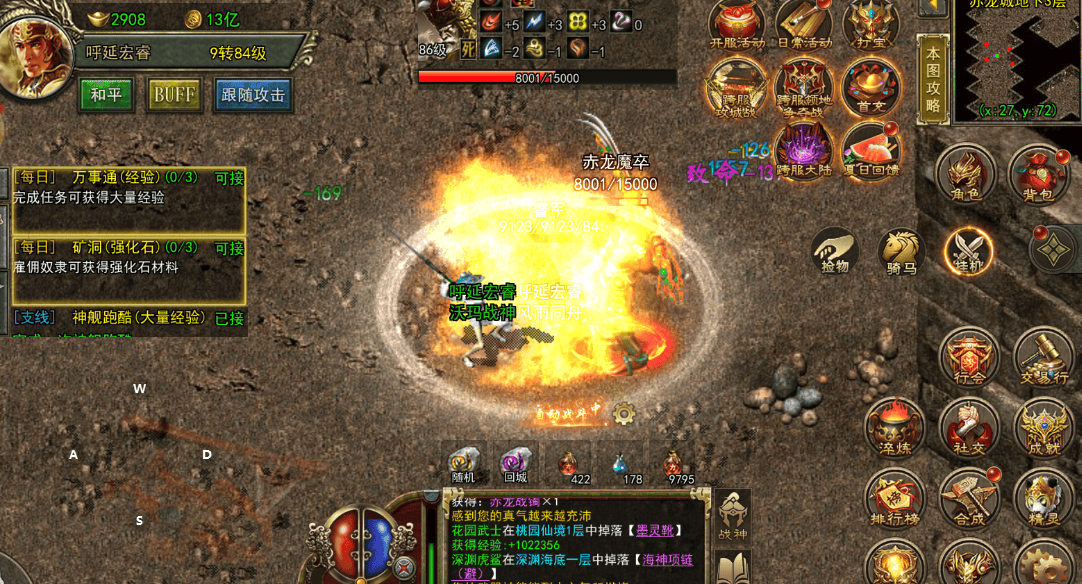Use the 回城 return-to-town stone
The width and height of the screenshot is (1082, 584).
(516, 464)
